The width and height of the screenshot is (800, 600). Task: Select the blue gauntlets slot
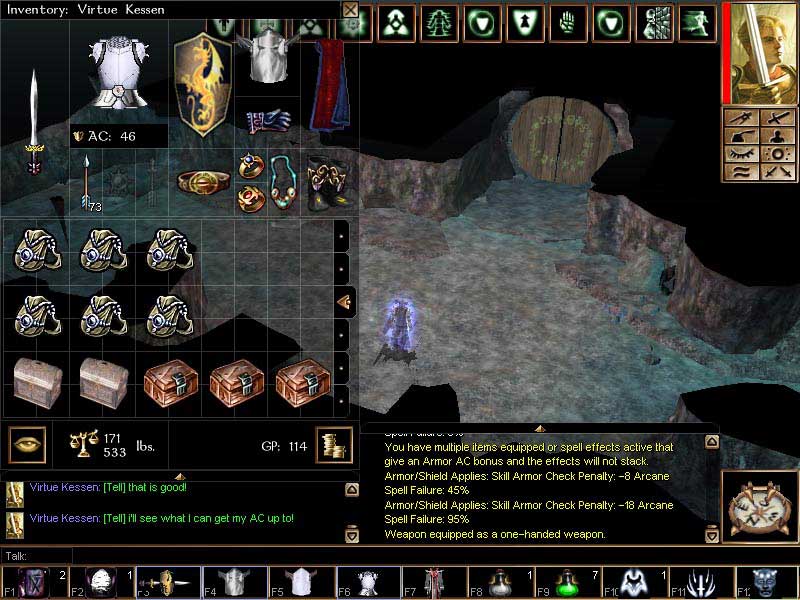point(267,121)
